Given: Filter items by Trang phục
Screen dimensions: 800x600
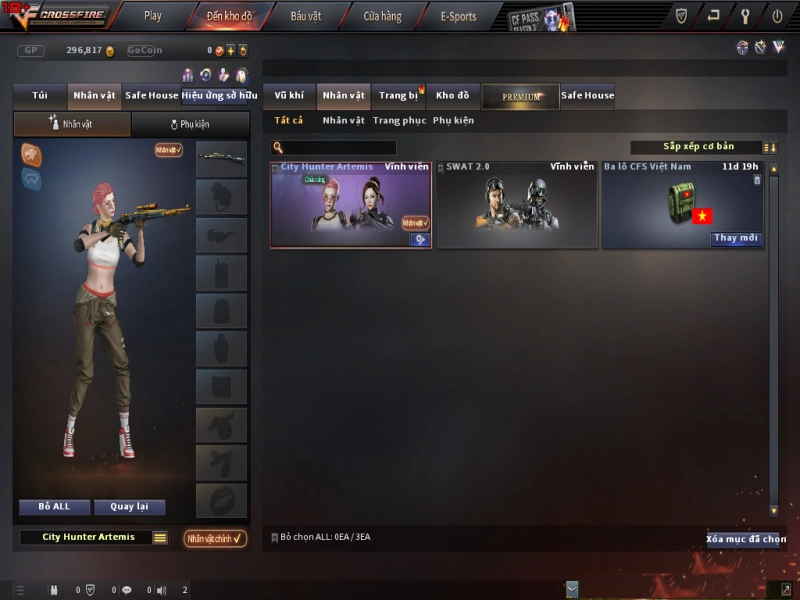Looking at the screenshot, I should click(399, 121).
